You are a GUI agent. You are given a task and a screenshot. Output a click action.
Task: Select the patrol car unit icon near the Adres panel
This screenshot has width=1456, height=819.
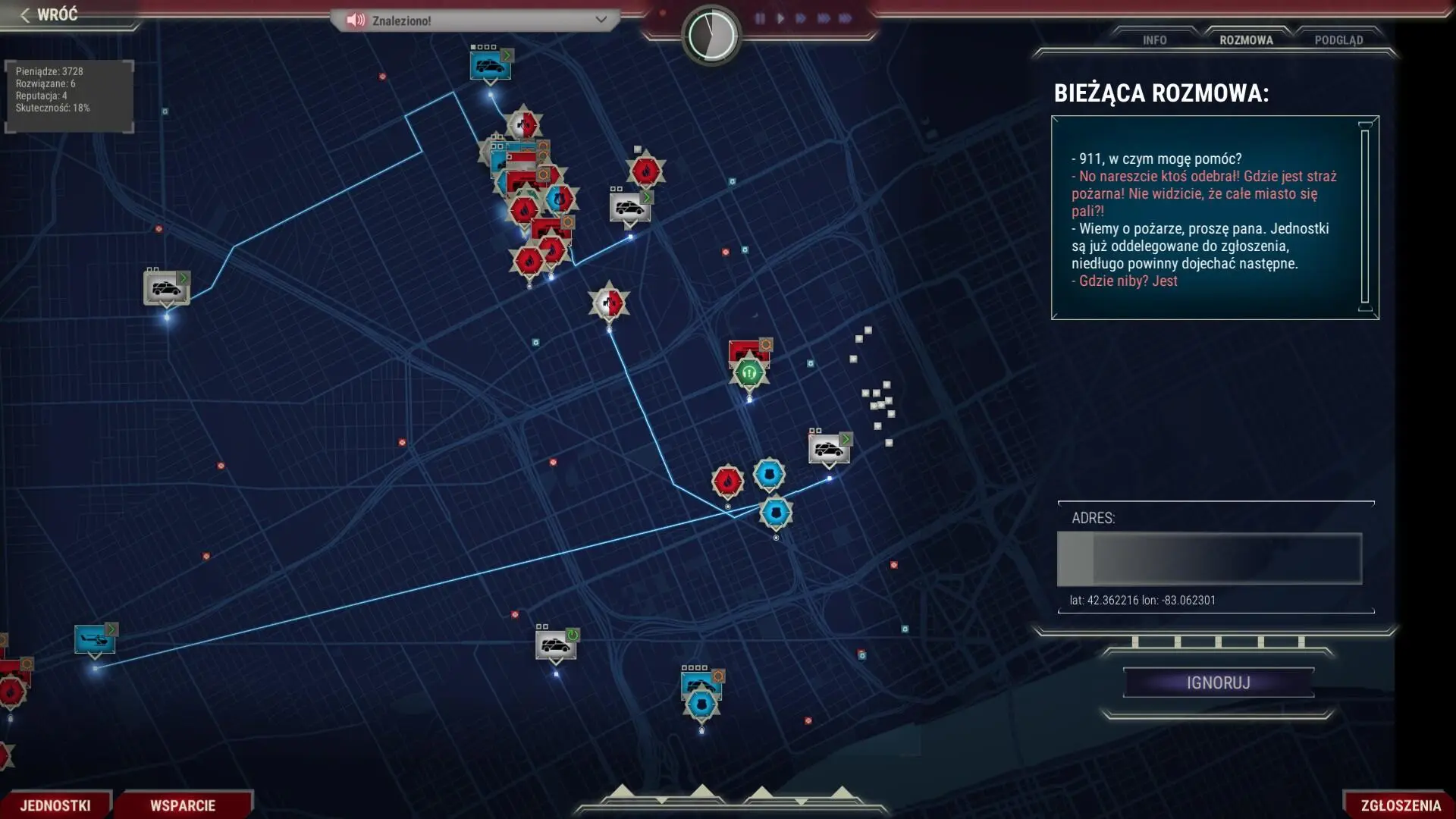point(828,447)
